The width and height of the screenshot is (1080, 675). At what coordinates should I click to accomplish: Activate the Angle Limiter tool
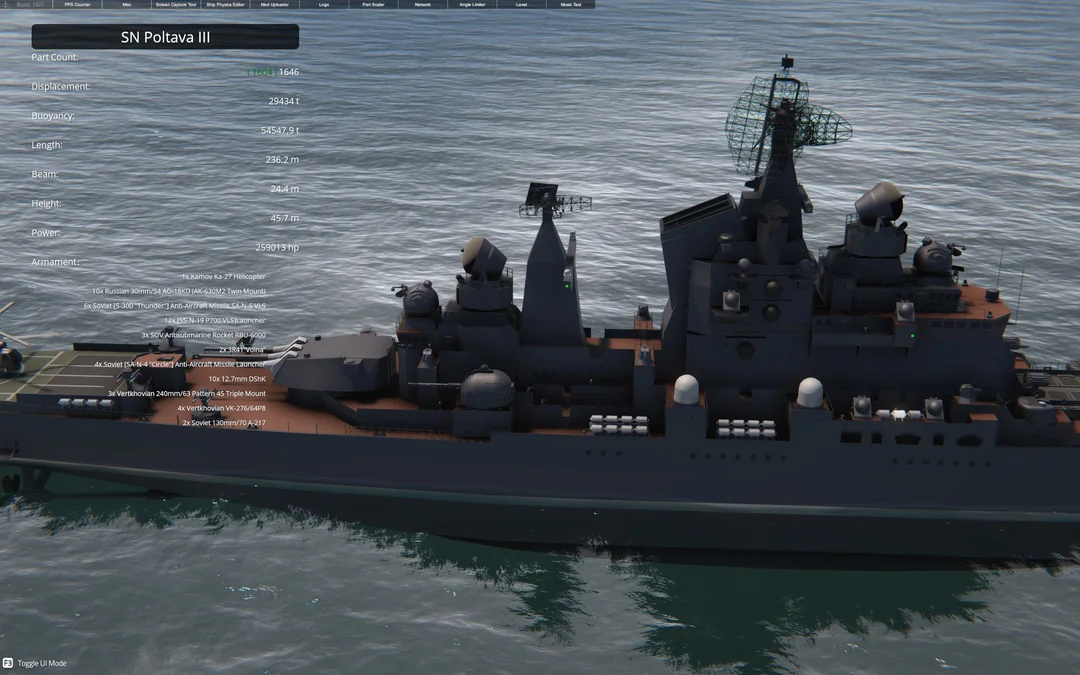(472, 5)
